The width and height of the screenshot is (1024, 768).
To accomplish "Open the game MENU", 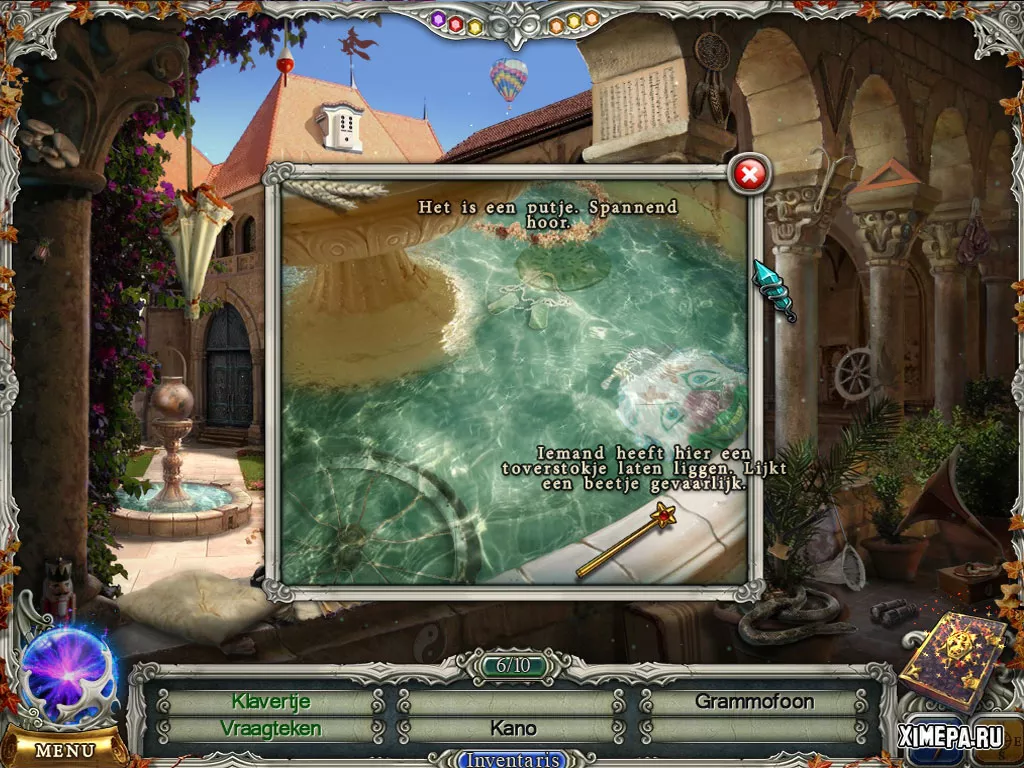I will (65, 749).
